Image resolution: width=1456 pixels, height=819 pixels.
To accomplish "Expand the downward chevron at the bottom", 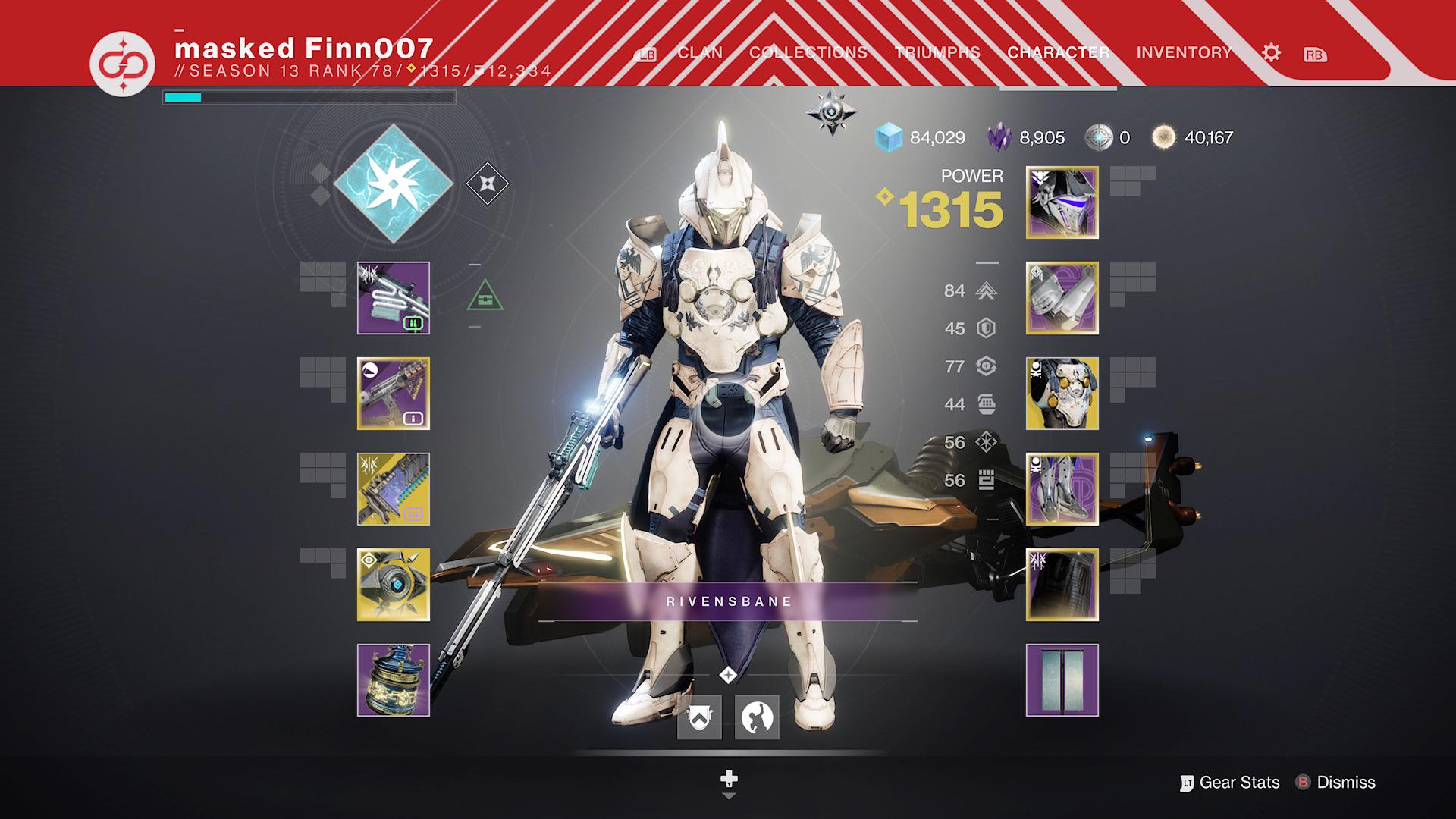I will coord(728,796).
